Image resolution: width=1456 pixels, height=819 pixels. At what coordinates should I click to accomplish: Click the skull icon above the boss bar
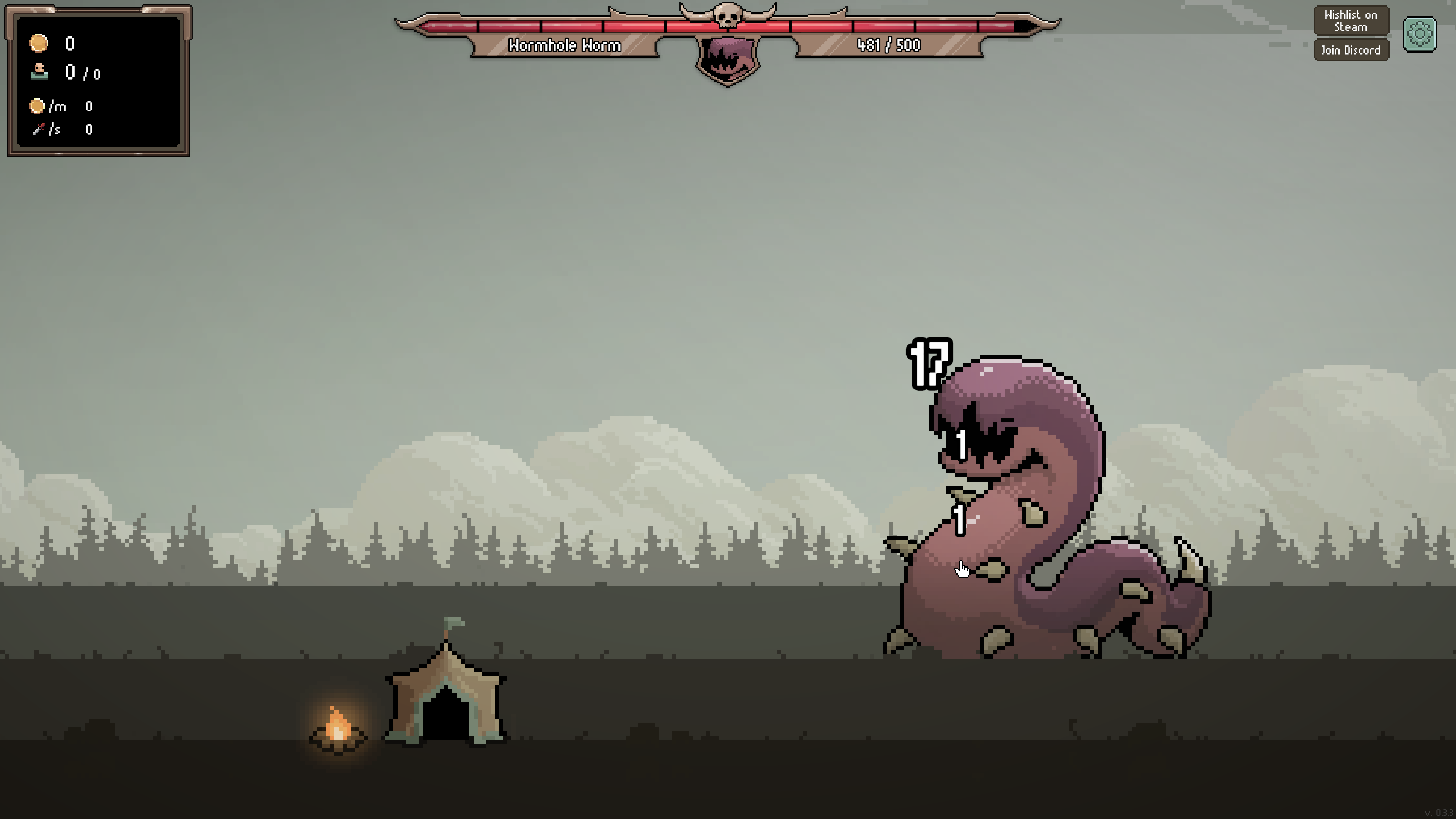point(728,17)
